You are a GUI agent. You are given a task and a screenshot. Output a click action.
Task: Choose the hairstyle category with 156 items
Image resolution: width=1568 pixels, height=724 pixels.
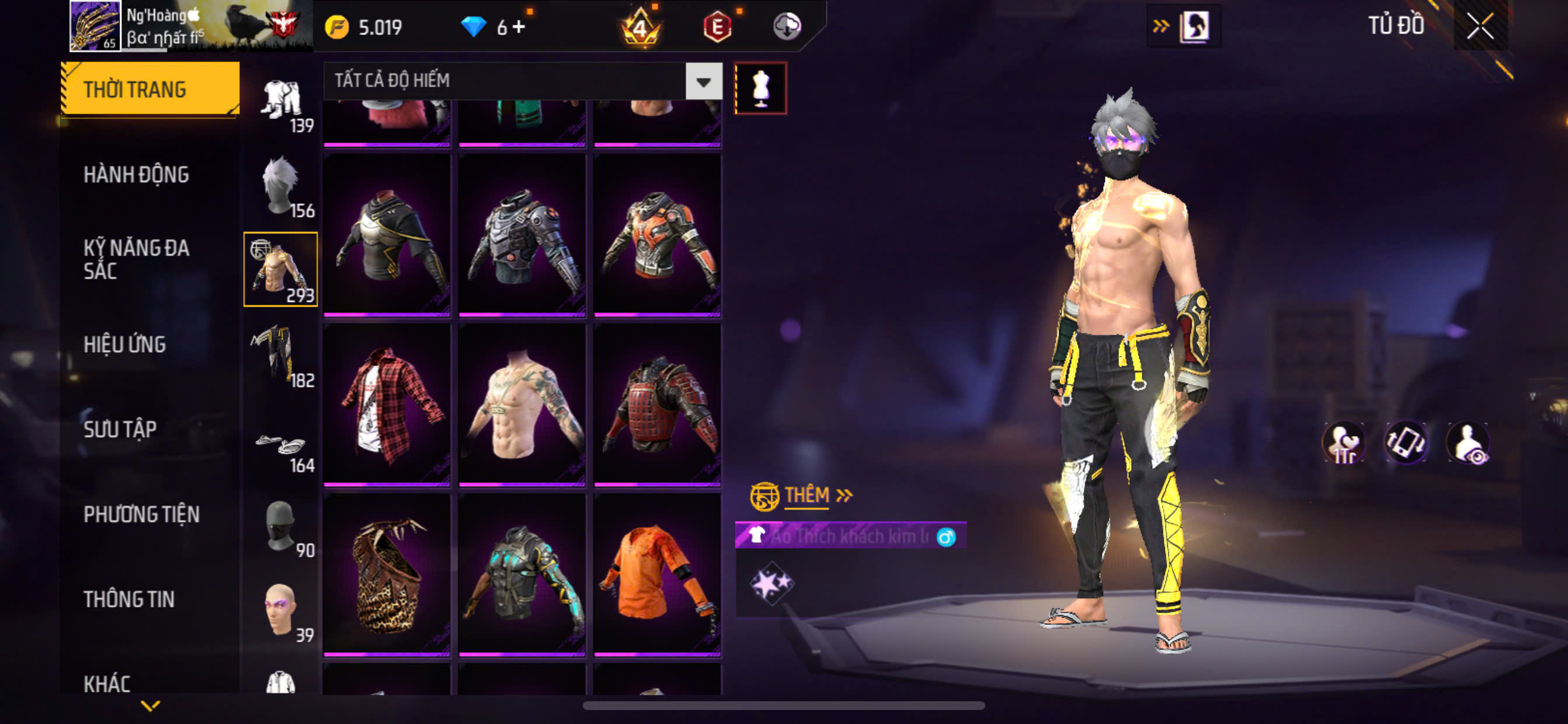coord(281,187)
